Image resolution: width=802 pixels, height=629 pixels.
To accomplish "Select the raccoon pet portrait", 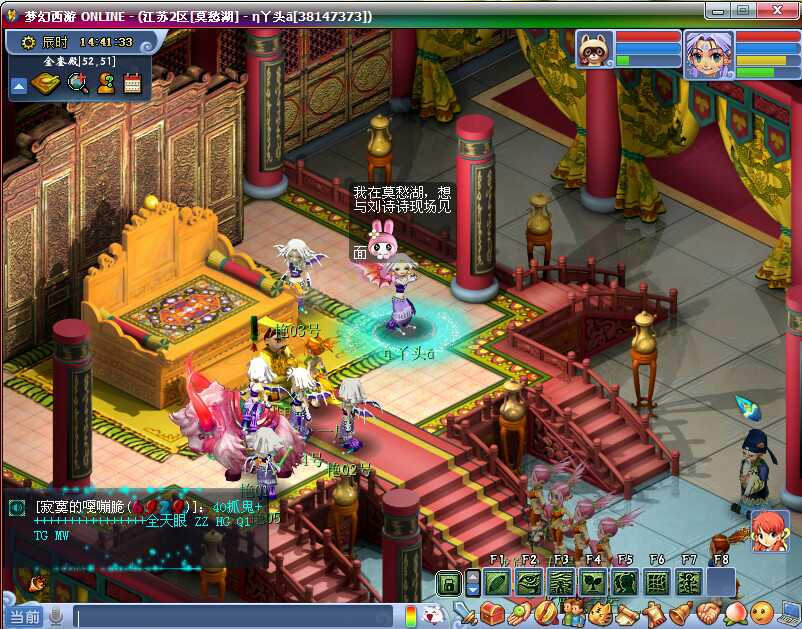I will [x=596, y=49].
